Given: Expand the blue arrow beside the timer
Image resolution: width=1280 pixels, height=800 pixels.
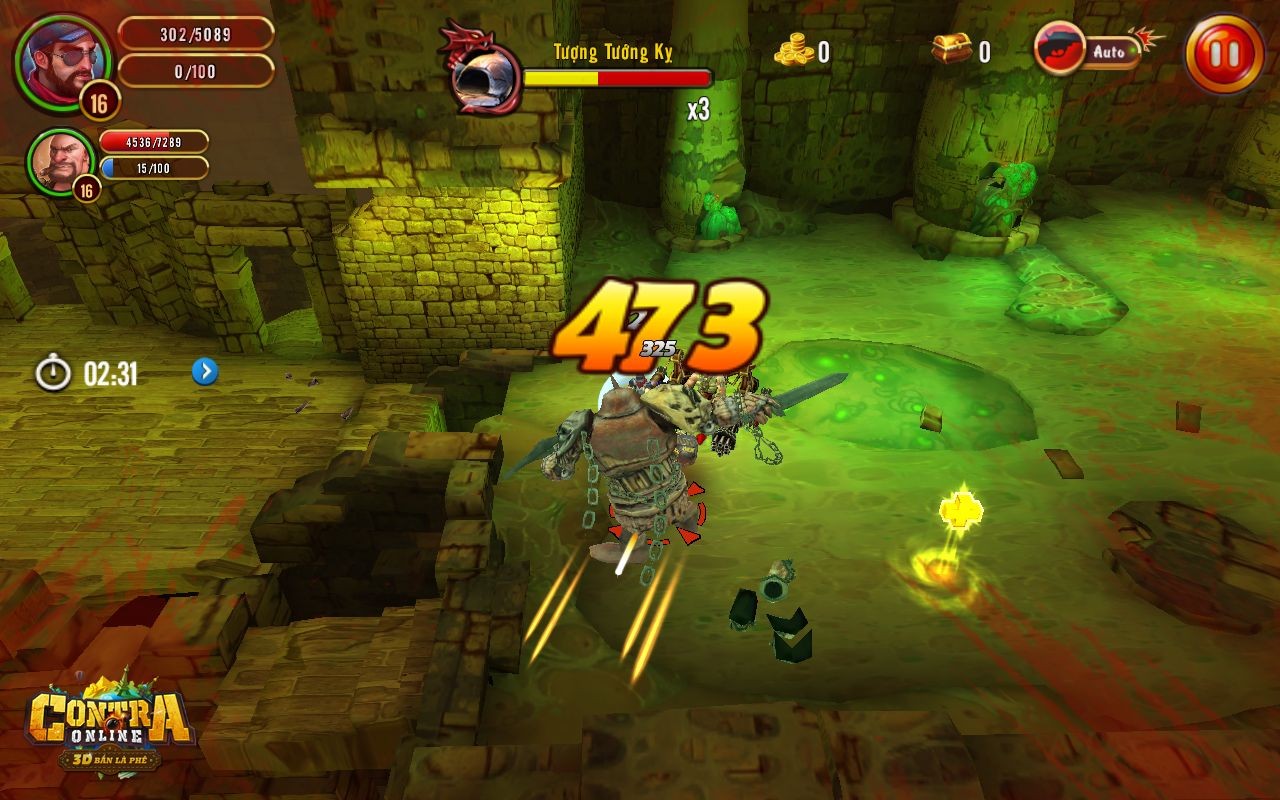Looking at the screenshot, I should click(205, 372).
